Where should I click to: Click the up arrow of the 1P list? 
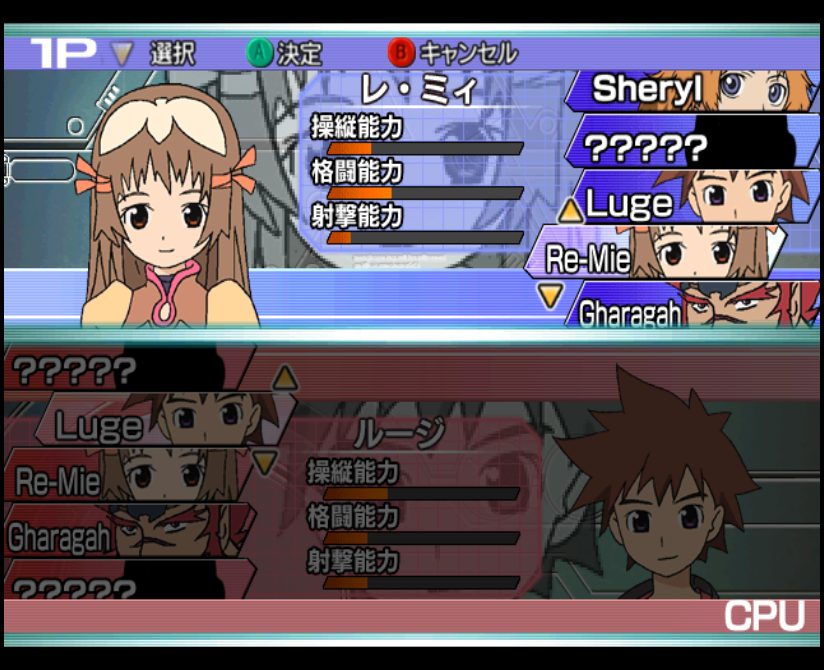point(570,210)
